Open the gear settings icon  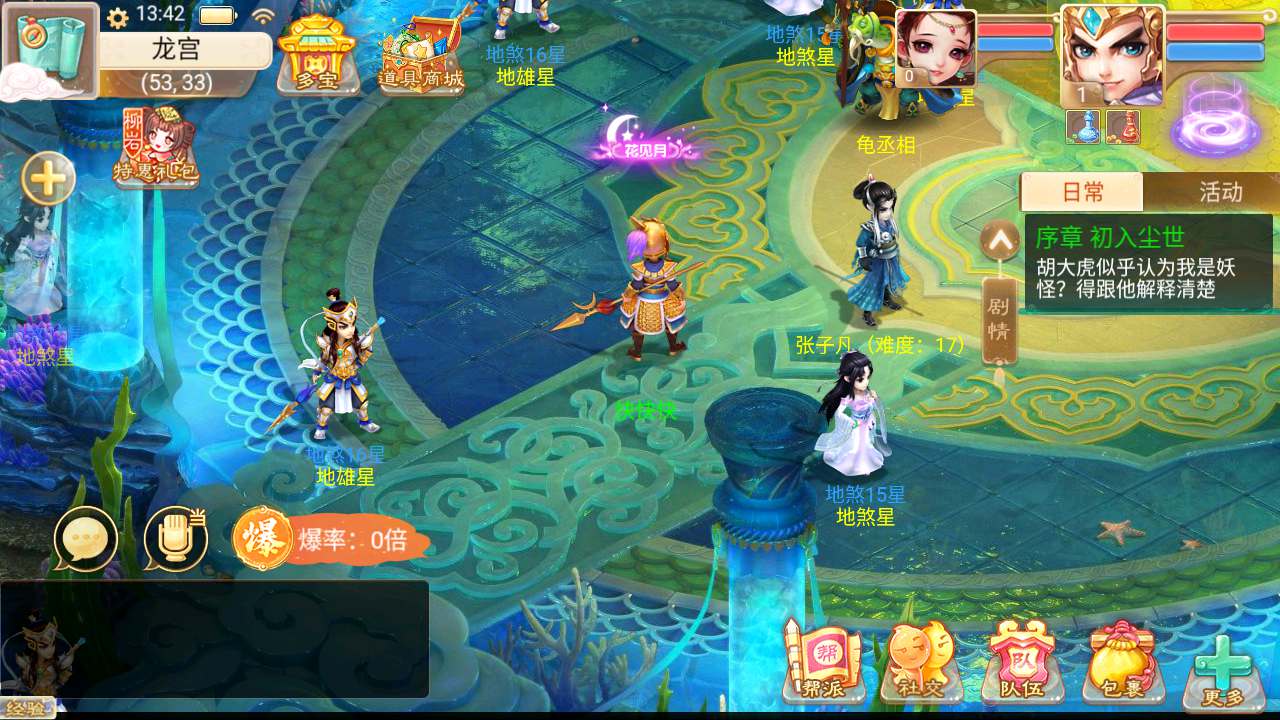pyautogui.click(x=118, y=17)
